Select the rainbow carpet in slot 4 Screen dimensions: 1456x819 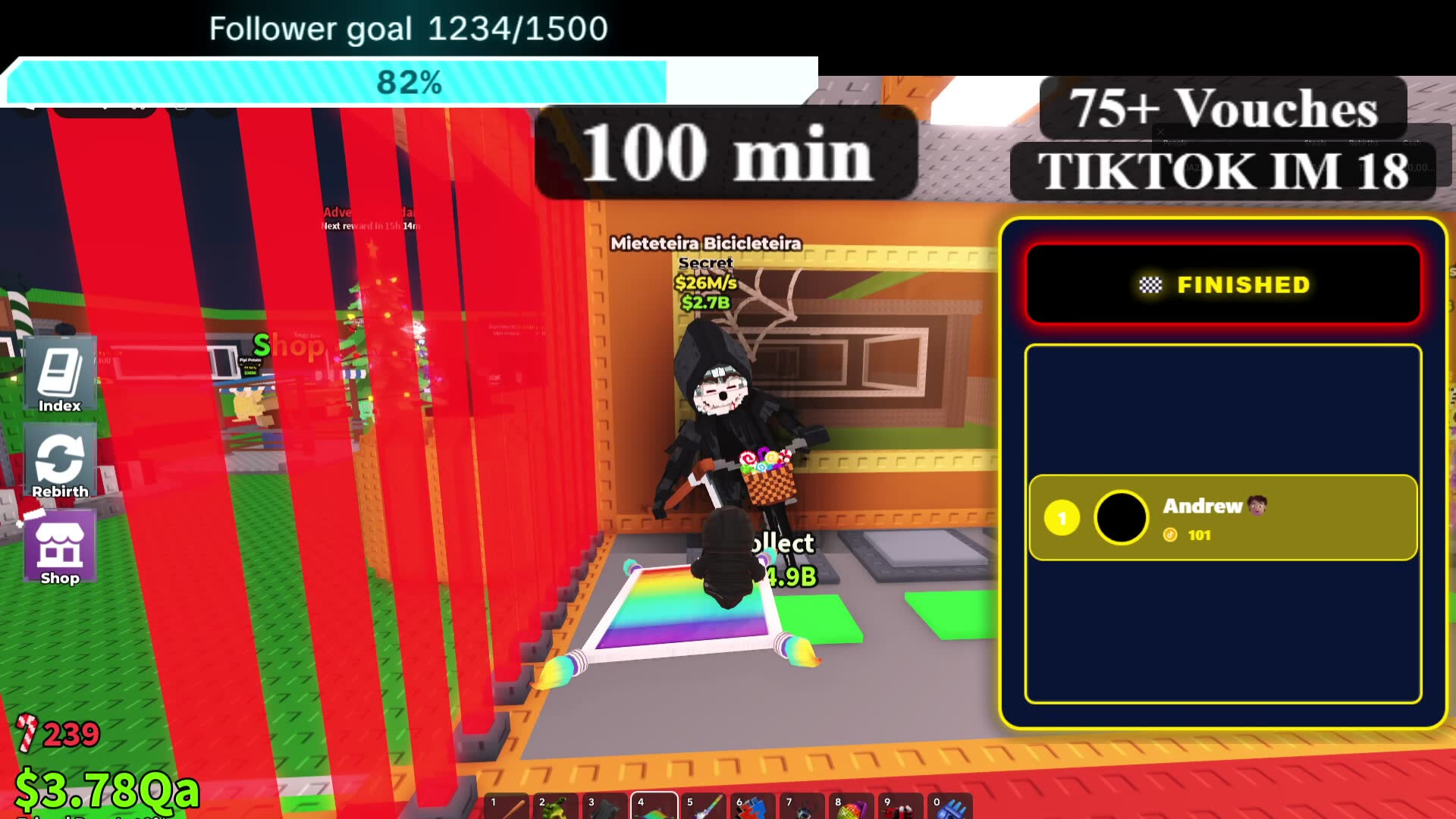click(654, 807)
